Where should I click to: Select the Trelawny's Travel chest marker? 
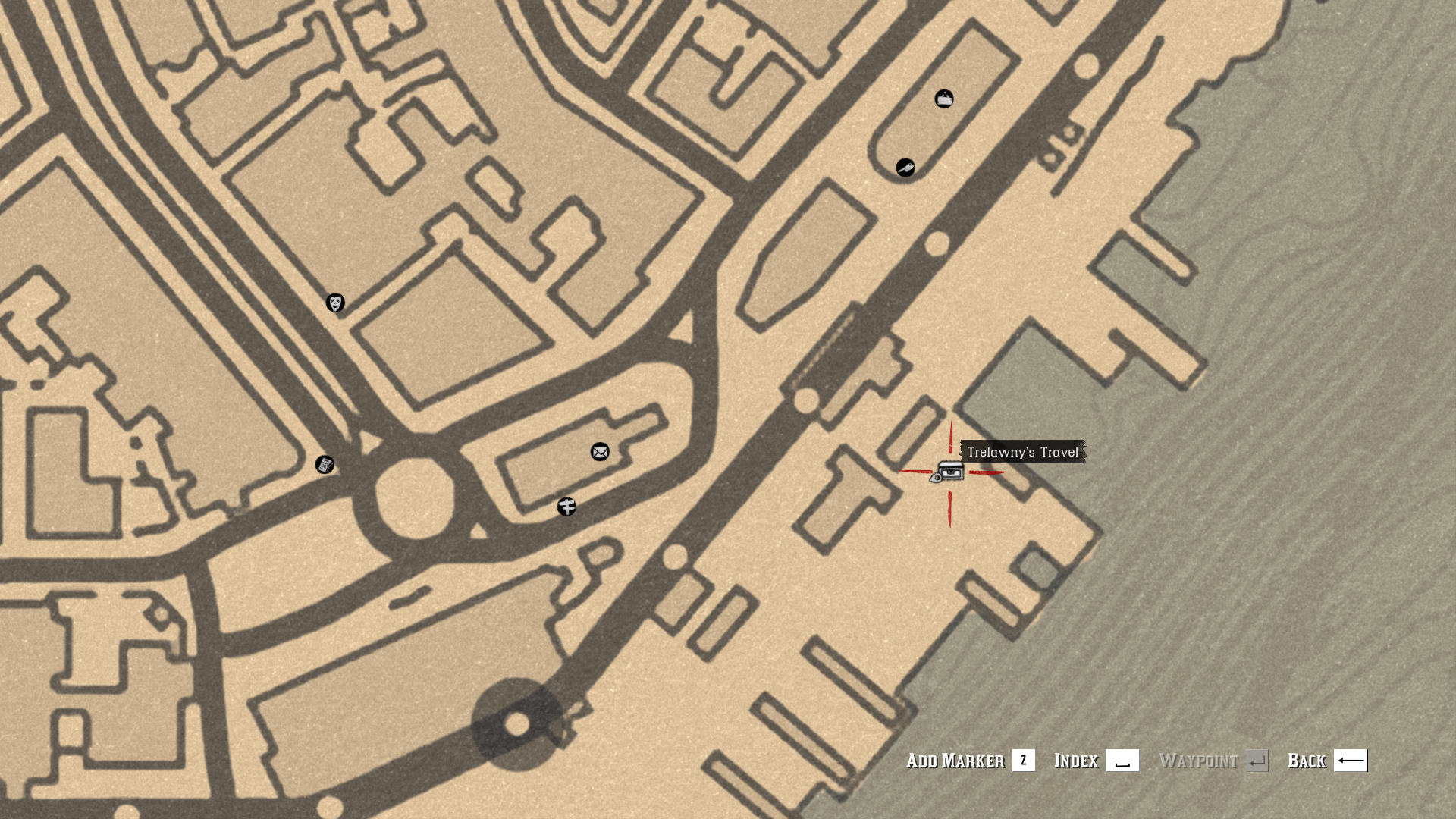(x=948, y=472)
